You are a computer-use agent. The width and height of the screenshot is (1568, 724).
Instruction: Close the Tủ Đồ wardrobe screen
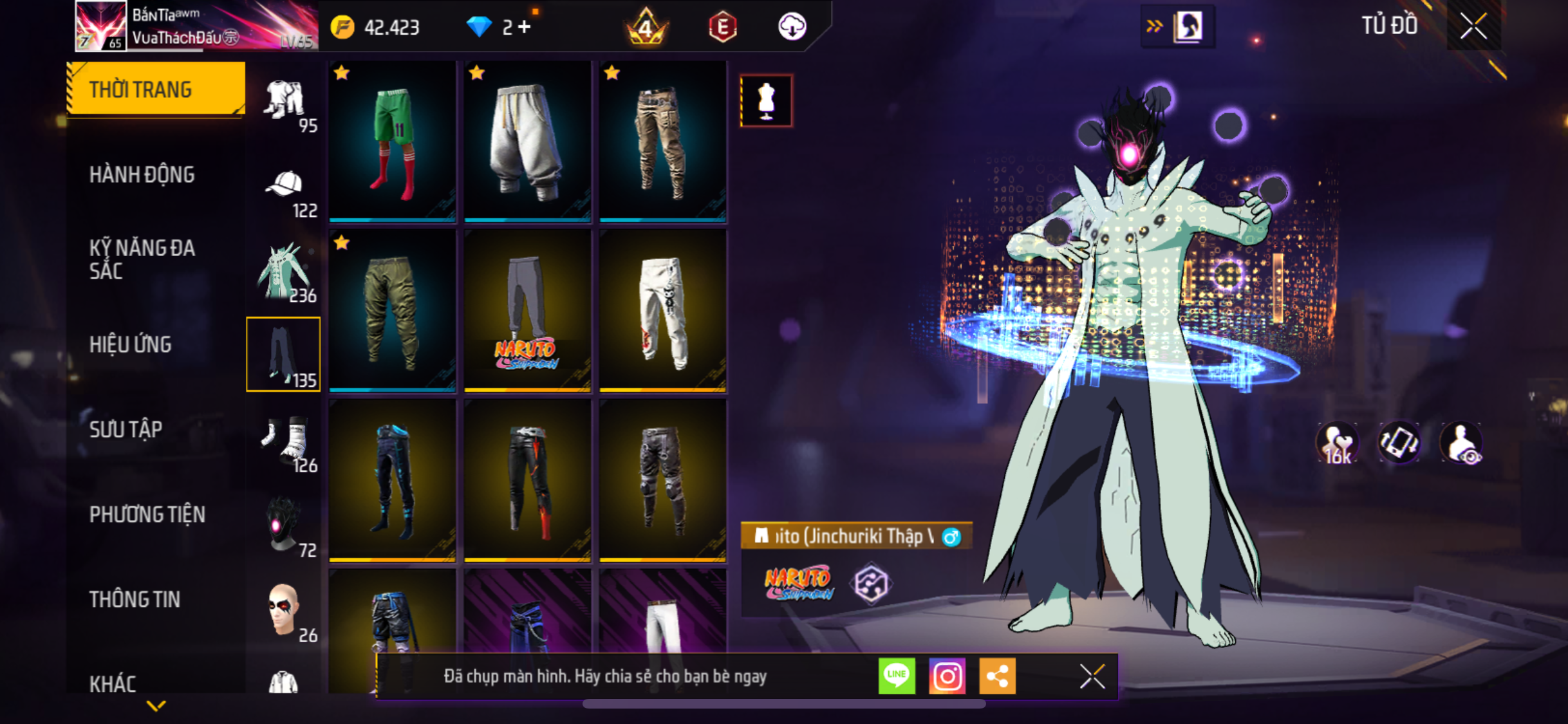coord(1473,26)
